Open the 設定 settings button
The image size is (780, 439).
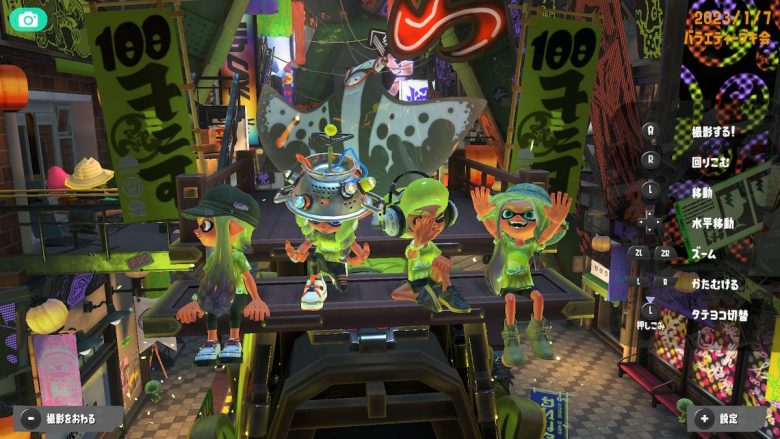[720, 419]
